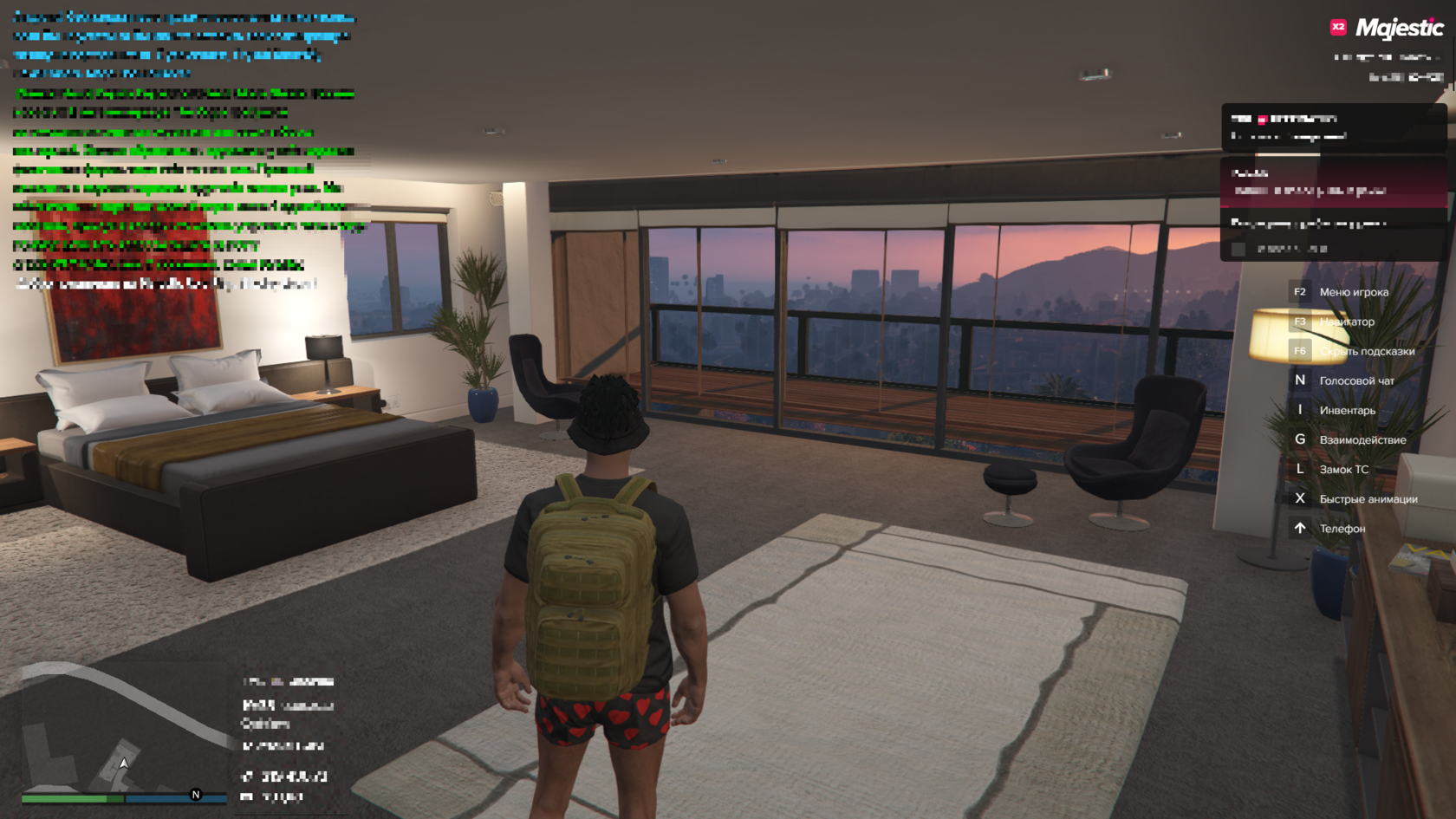Click the minimap in the corner

coord(123,732)
